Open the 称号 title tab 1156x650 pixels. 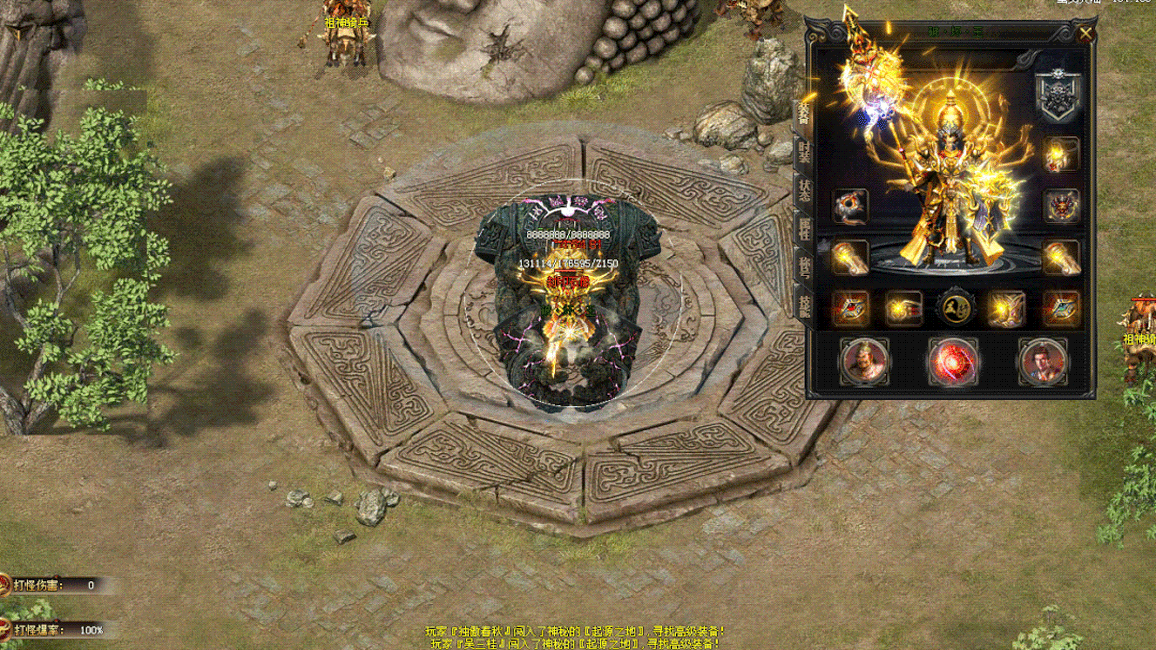click(x=803, y=264)
